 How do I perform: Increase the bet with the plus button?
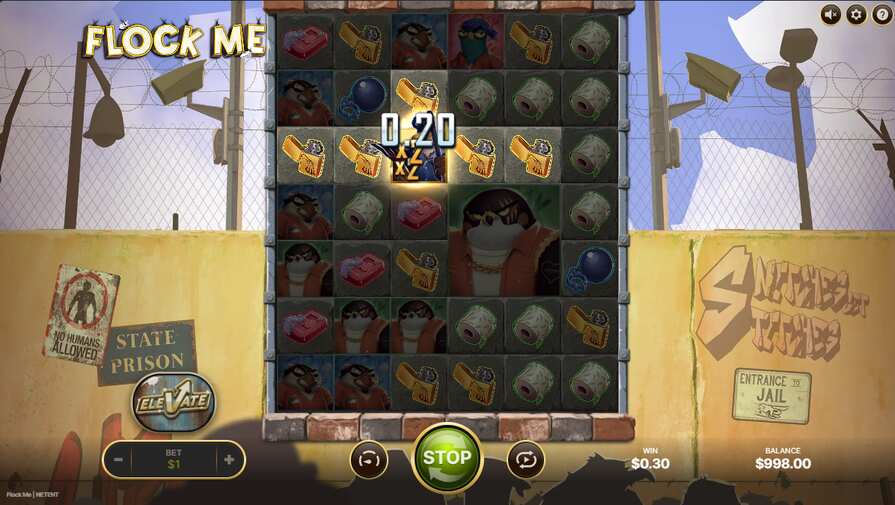pos(229,460)
